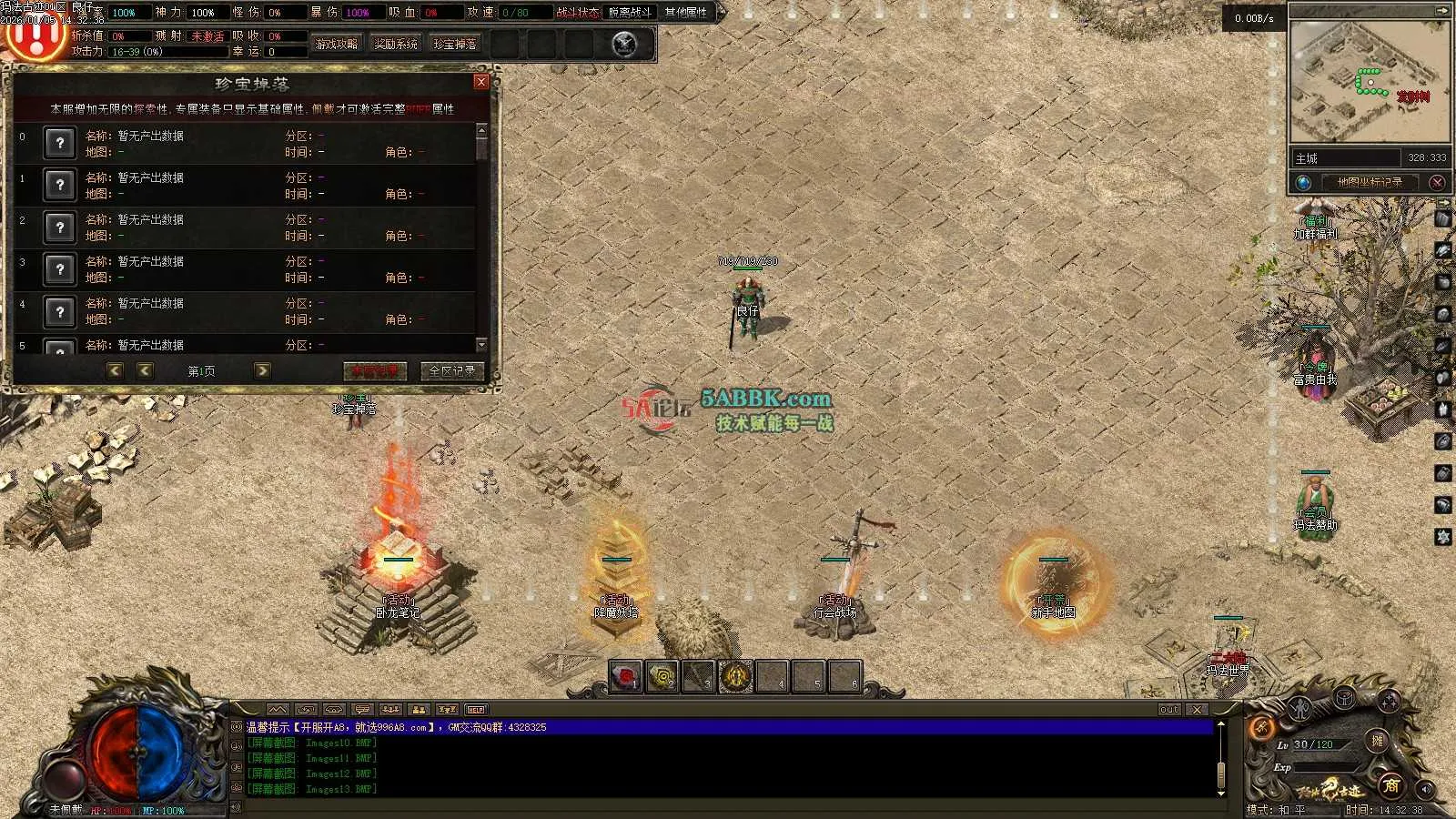
Task: Open the 摊 stall button
Action: 1378,741
